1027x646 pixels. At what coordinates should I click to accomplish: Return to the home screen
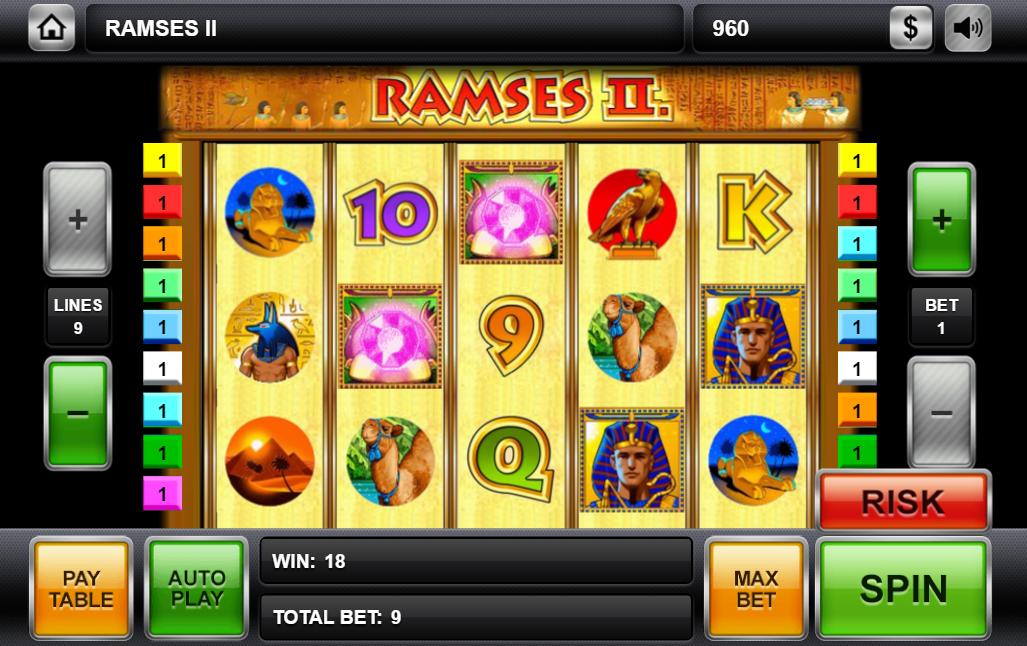[51, 28]
